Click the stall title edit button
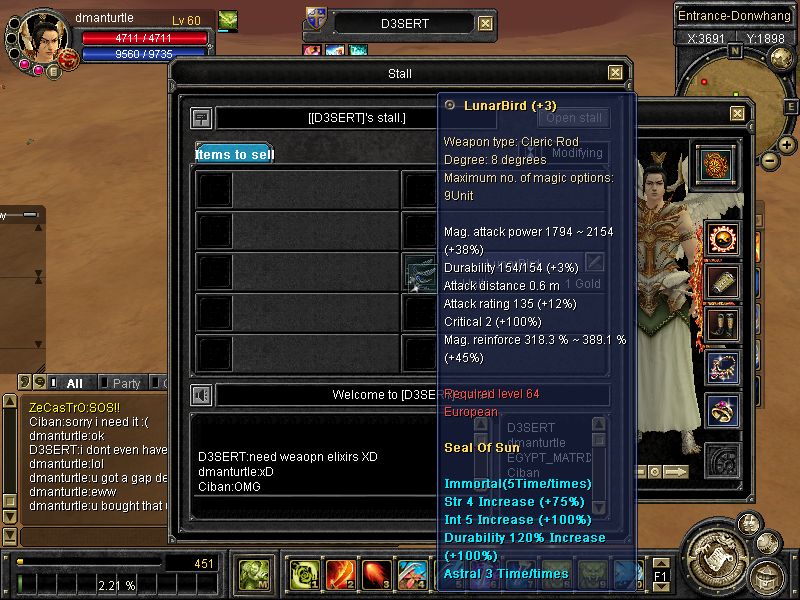This screenshot has height=600, width=800. pyautogui.click(x=201, y=118)
